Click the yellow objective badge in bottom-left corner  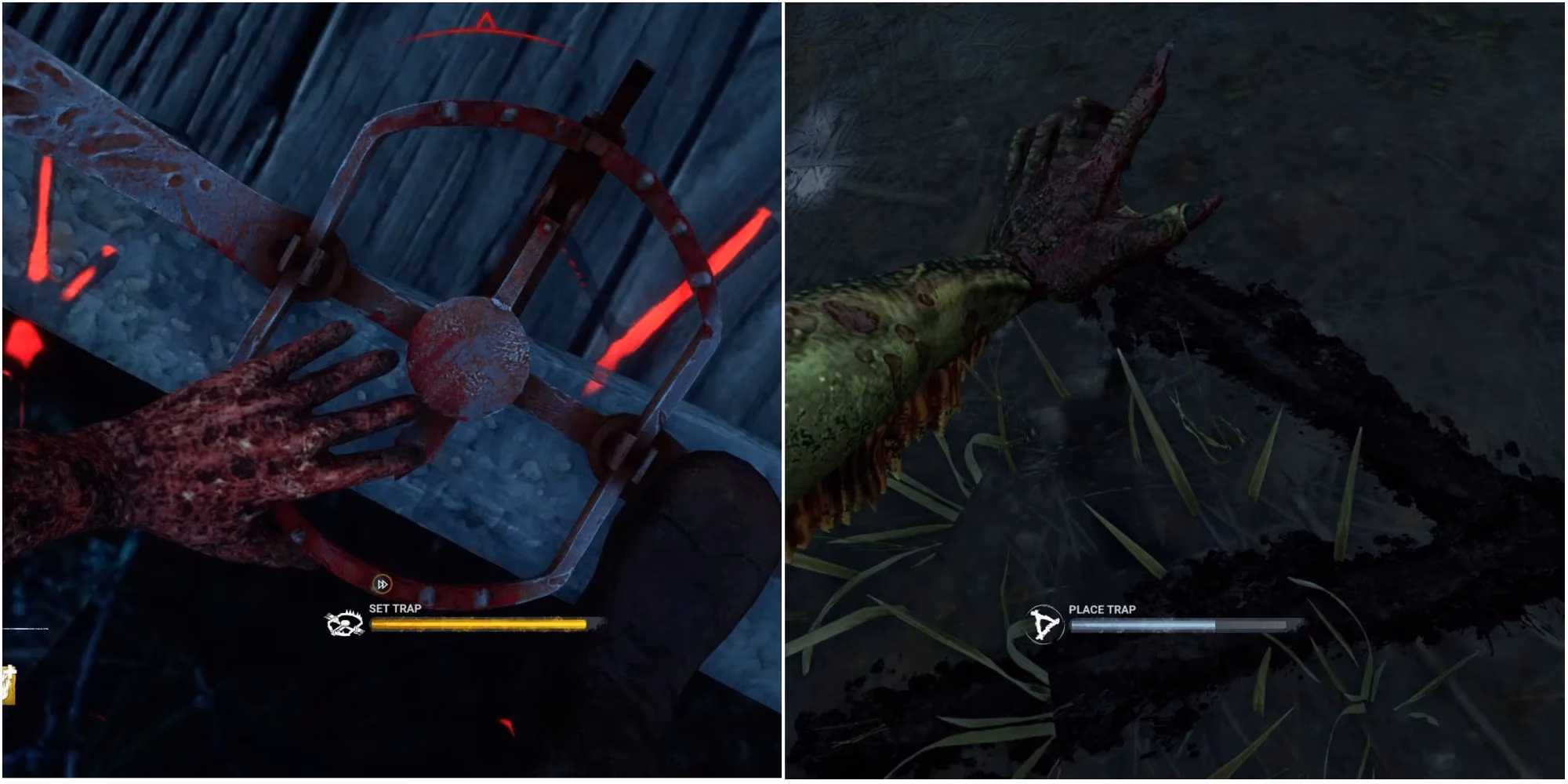tap(8, 690)
